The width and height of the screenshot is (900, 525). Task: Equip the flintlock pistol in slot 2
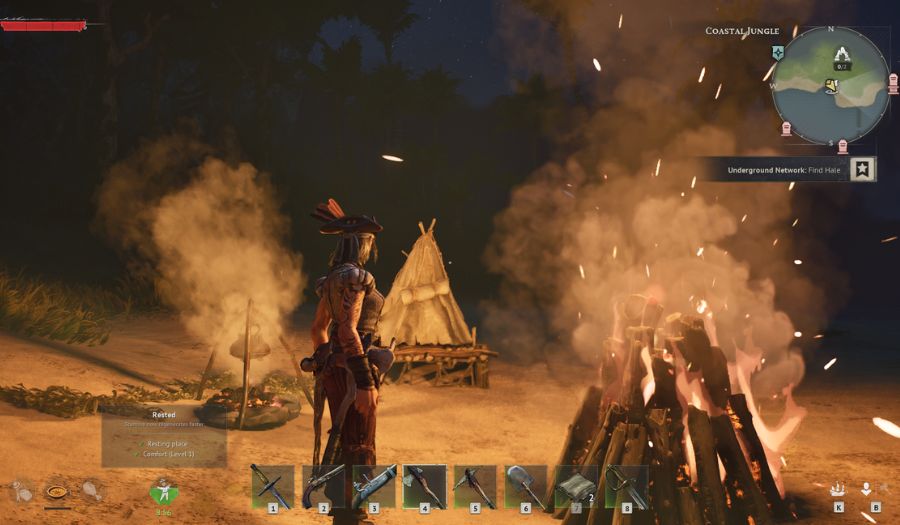click(x=323, y=486)
